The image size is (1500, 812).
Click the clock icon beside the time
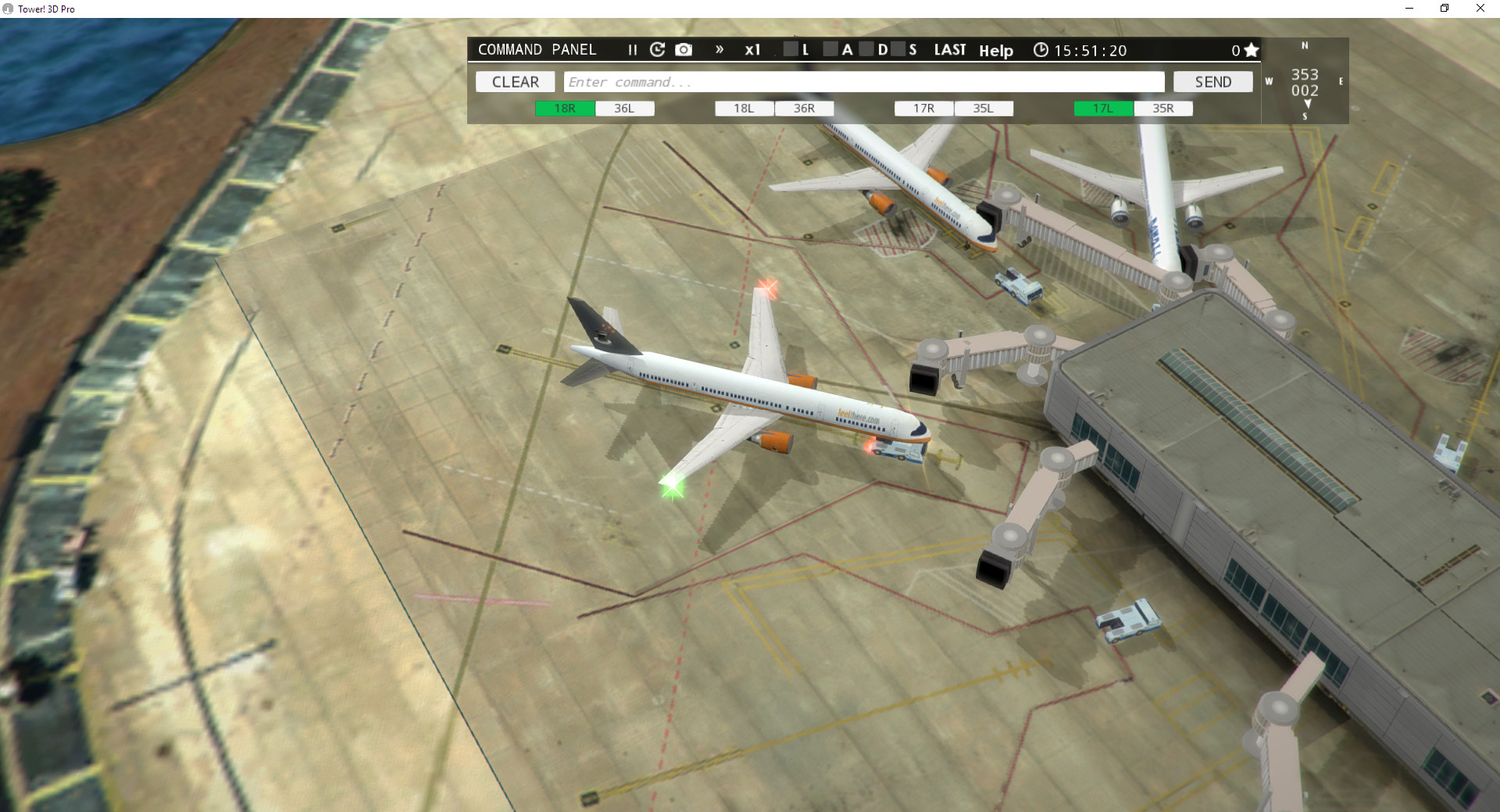coord(1041,49)
